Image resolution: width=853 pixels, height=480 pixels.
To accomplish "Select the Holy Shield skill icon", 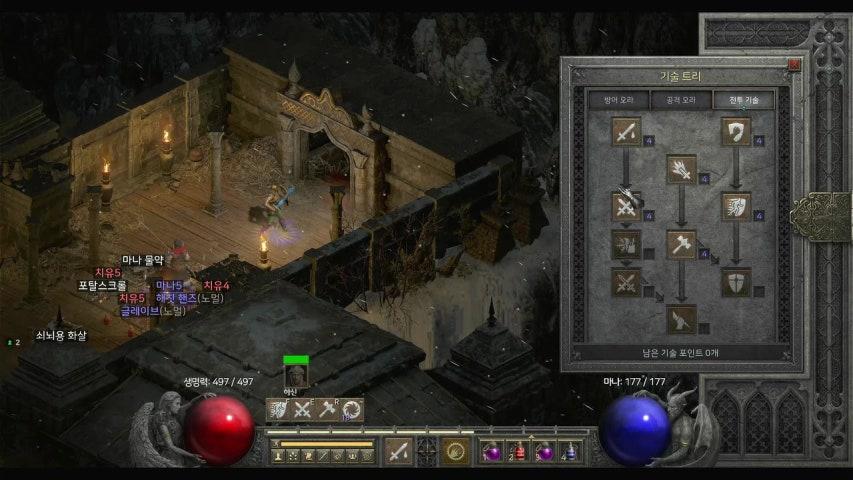I will (x=736, y=282).
